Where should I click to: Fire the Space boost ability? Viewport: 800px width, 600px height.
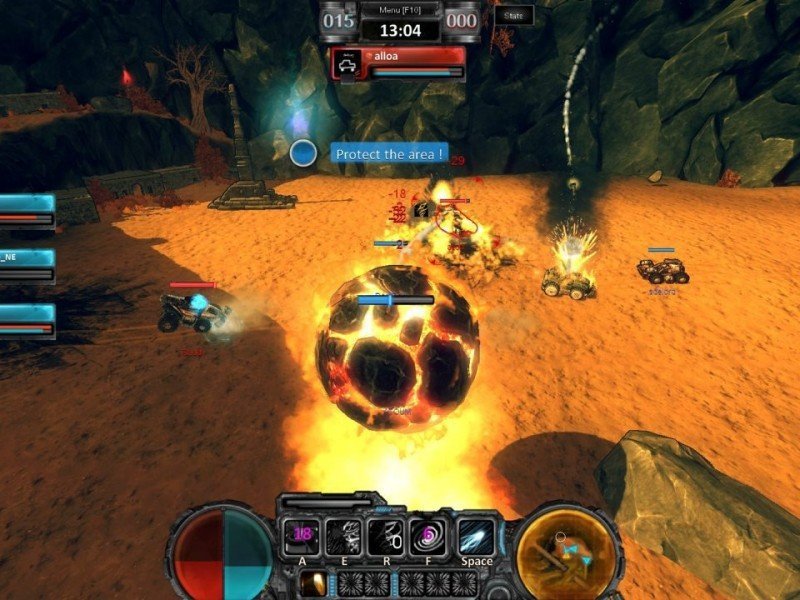(477, 537)
